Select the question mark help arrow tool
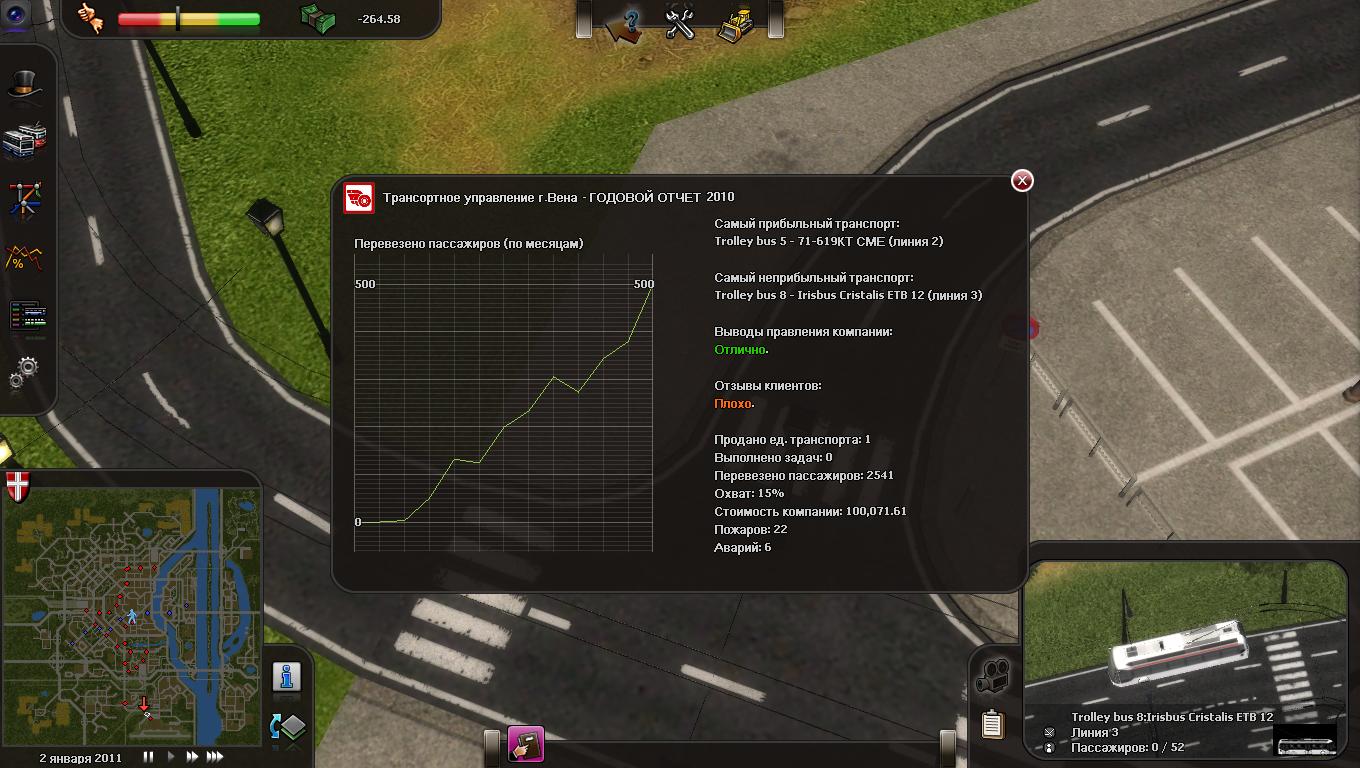1360x768 pixels. tap(627, 22)
